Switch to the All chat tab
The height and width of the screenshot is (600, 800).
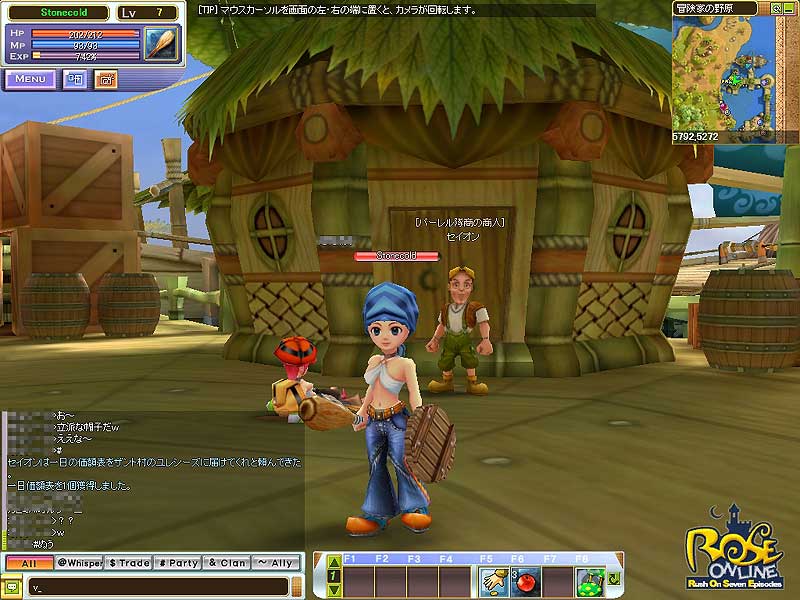tap(27, 563)
